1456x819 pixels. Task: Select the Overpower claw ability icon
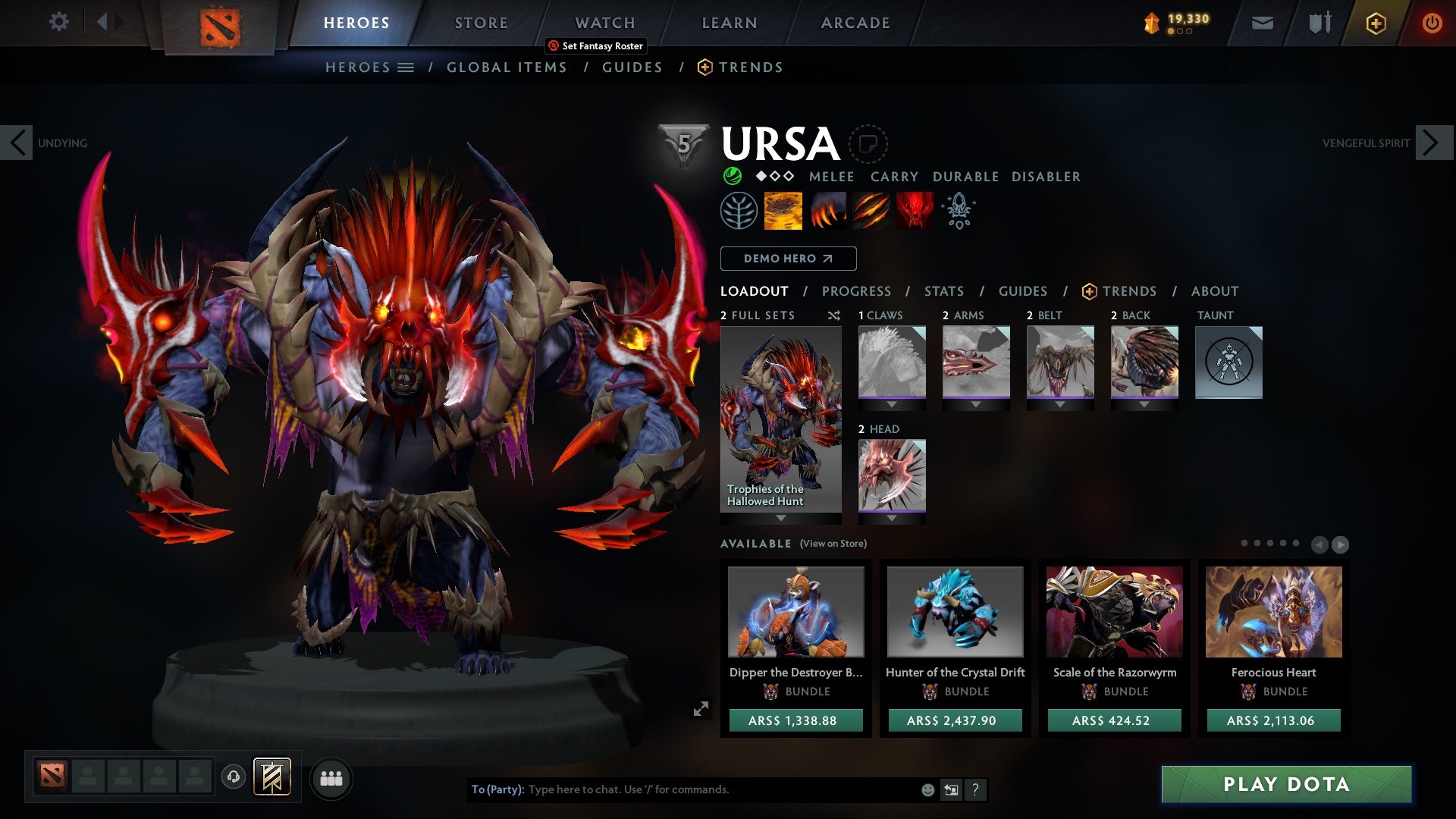(x=827, y=211)
